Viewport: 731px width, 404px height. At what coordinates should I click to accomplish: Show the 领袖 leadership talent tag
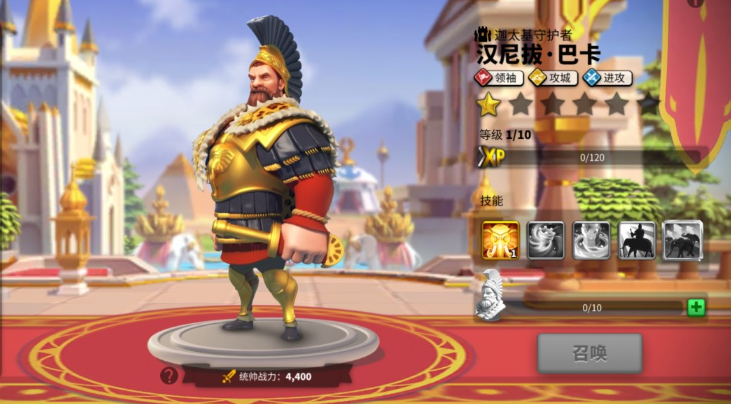point(499,77)
